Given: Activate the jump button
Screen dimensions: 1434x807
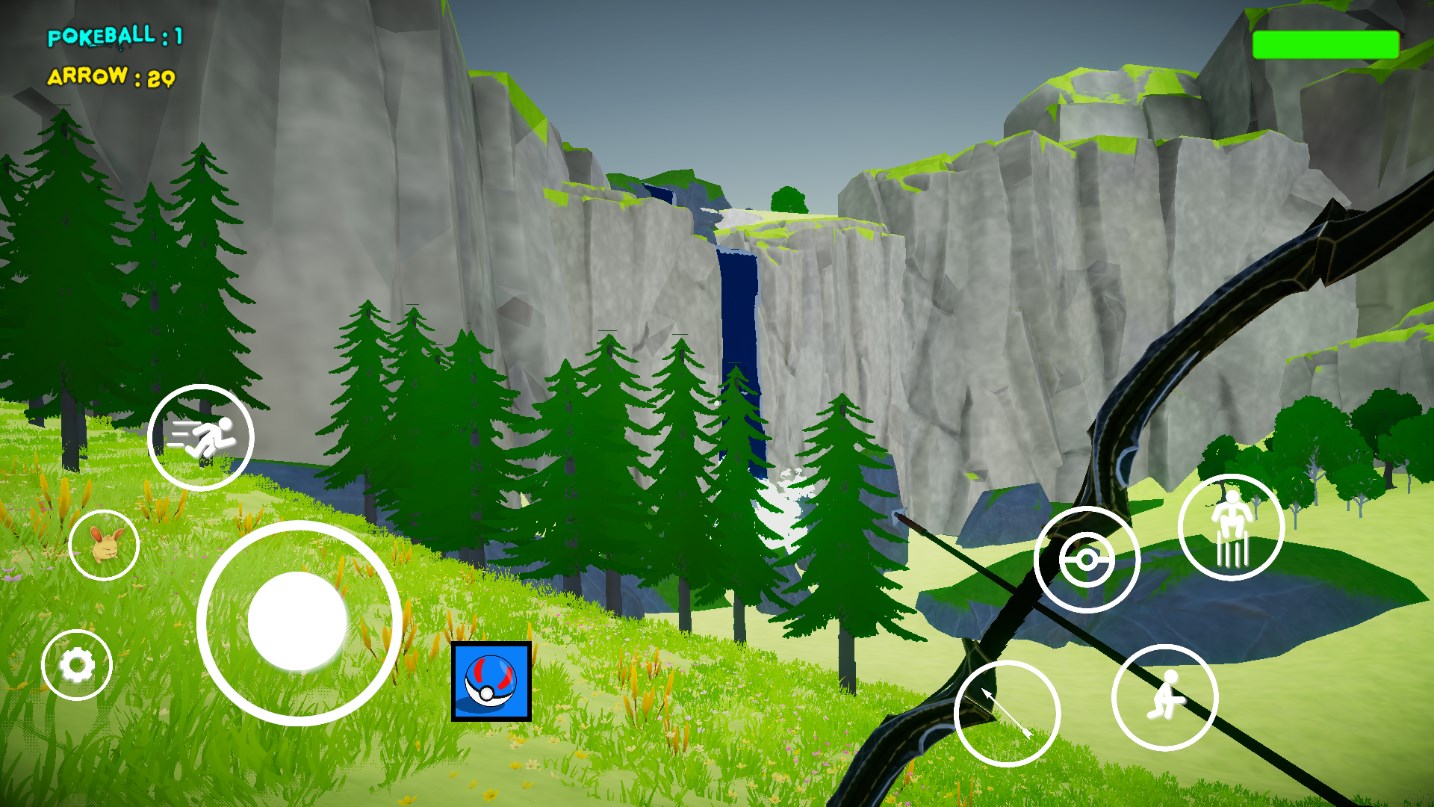Looking at the screenshot, I should [1230, 527].
